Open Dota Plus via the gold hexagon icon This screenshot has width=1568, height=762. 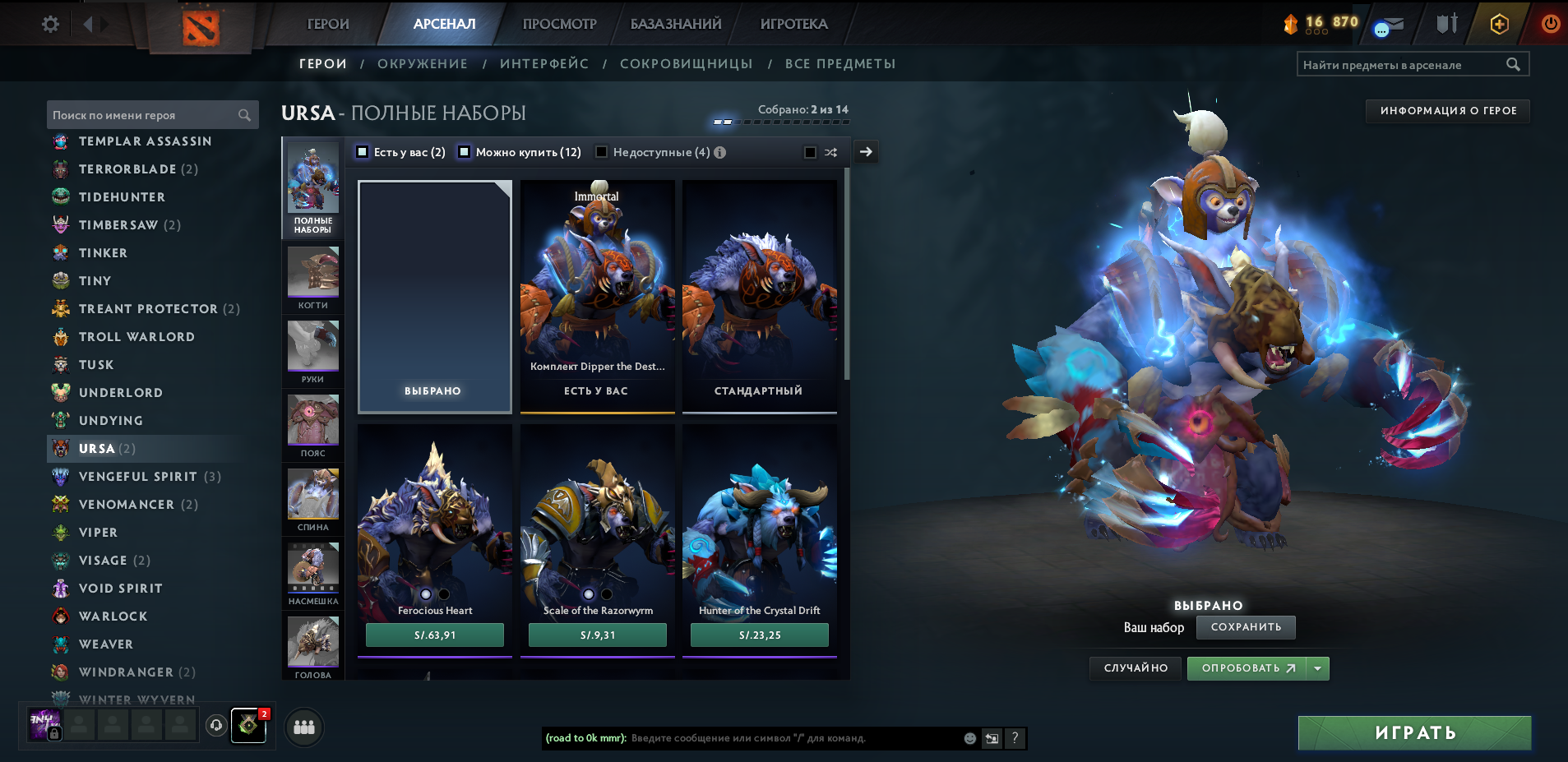[x=1498, y=24]
